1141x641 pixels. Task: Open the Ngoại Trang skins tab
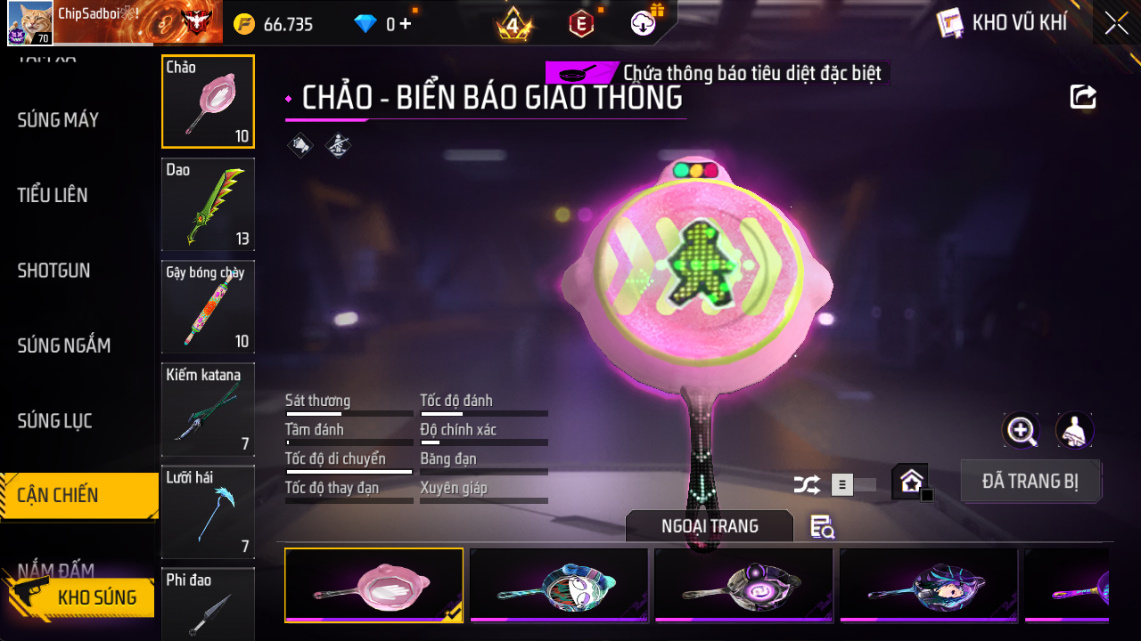709,526
